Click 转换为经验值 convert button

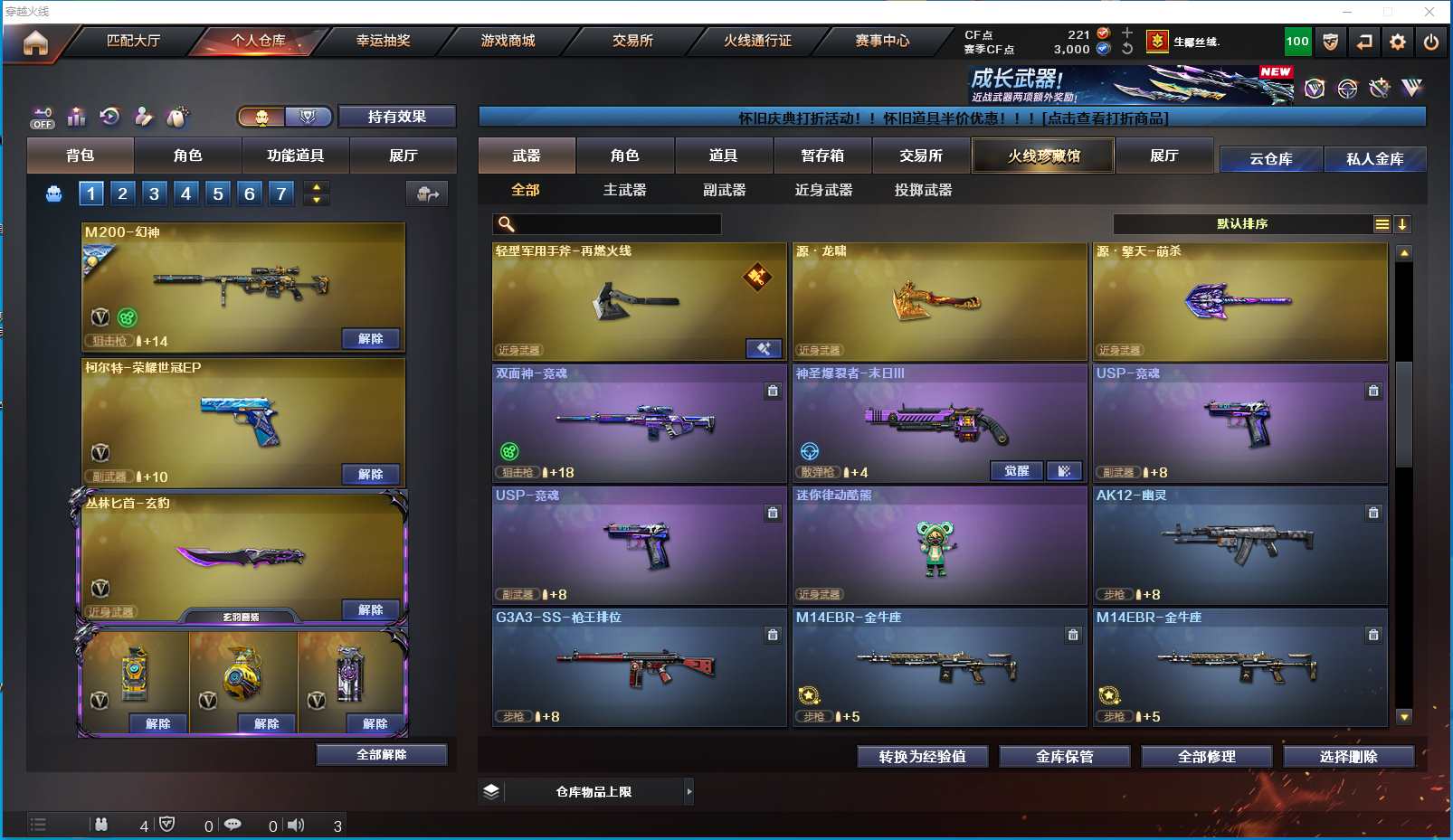point(922,757)
